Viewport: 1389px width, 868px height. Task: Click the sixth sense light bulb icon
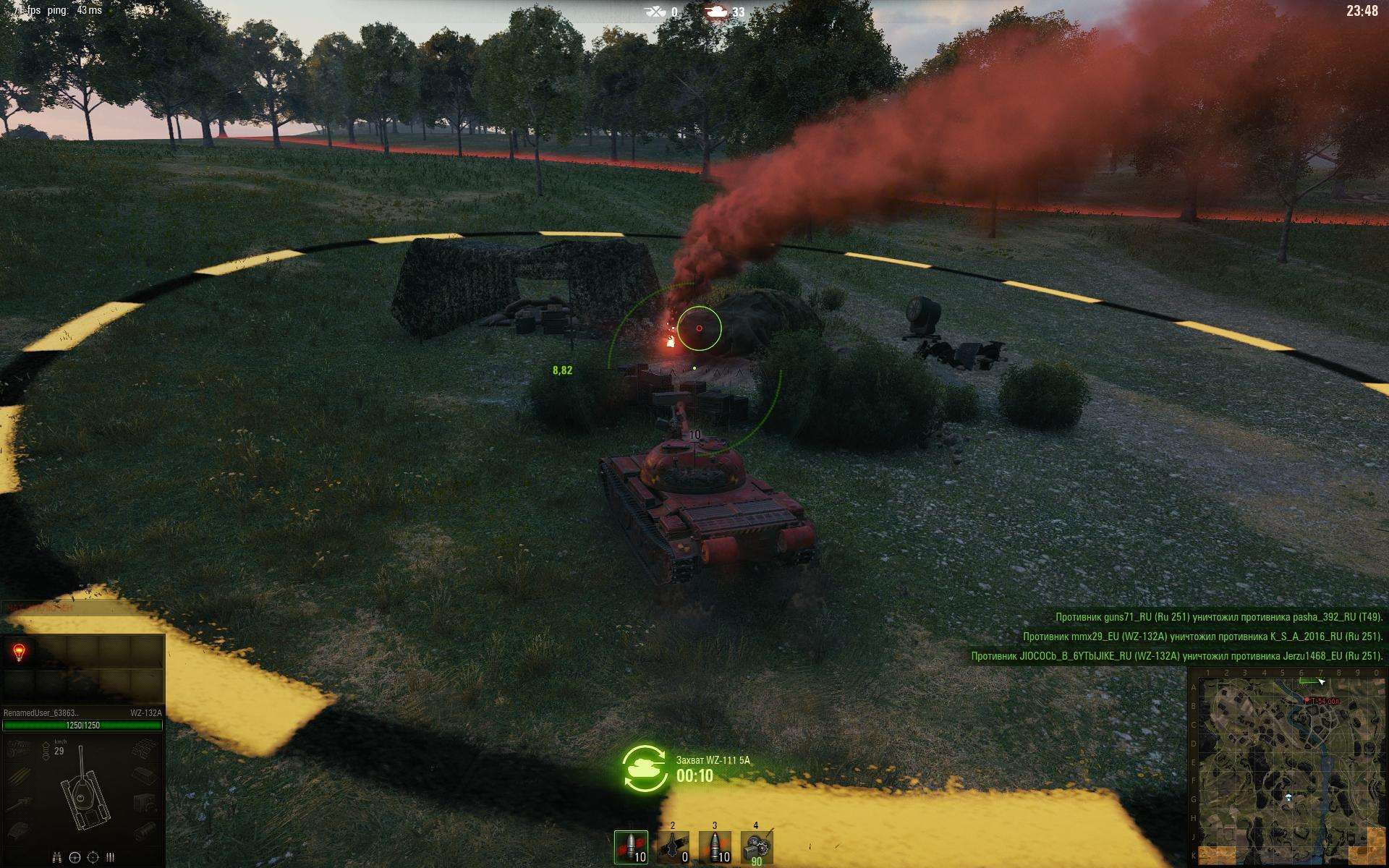point(20,653)
